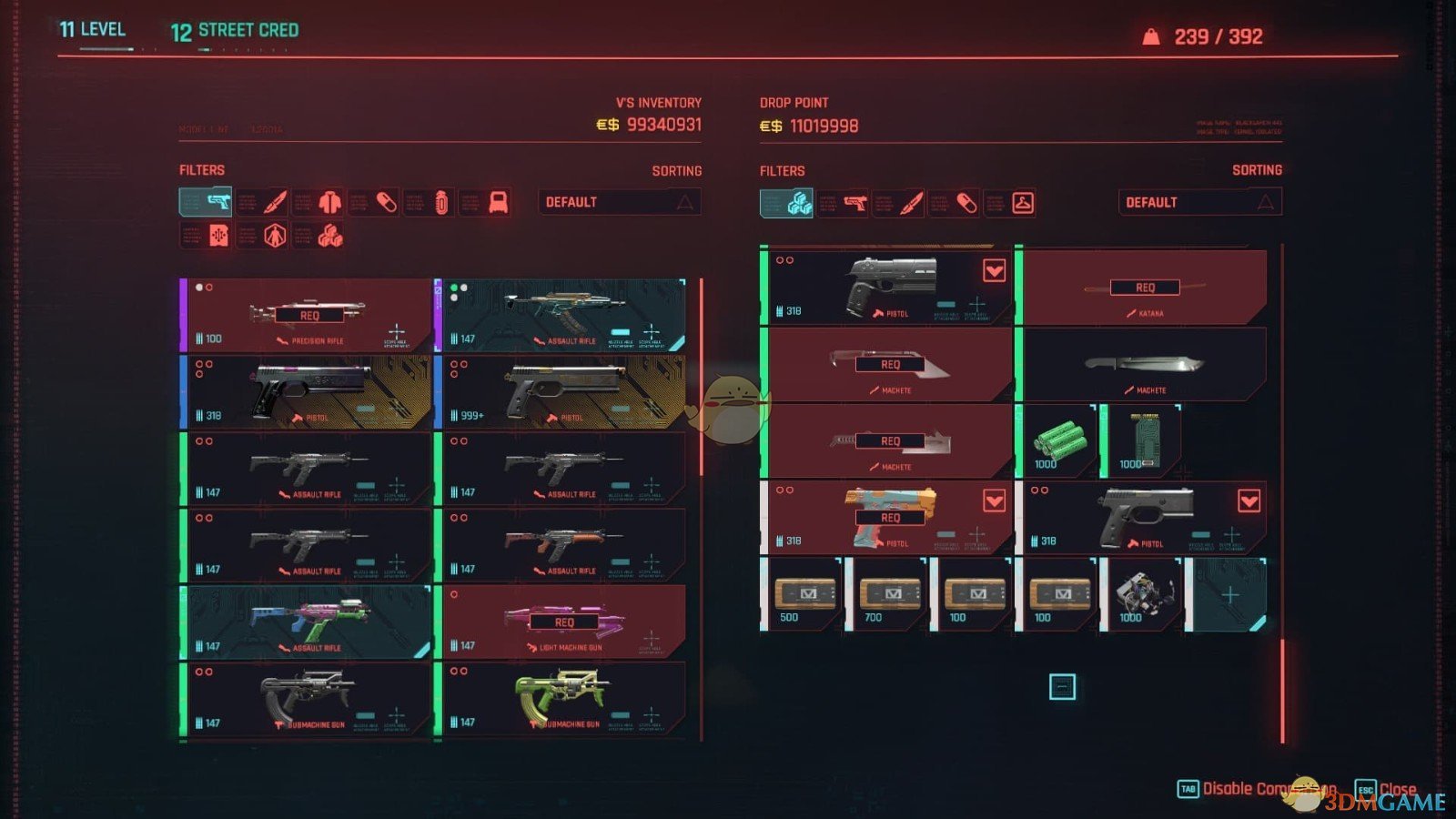Image resolution: width=1456 pixels, height=819 pixels.
Task: Filter V's inventory by consumables pill icon
Action: (x=387, y=202)
